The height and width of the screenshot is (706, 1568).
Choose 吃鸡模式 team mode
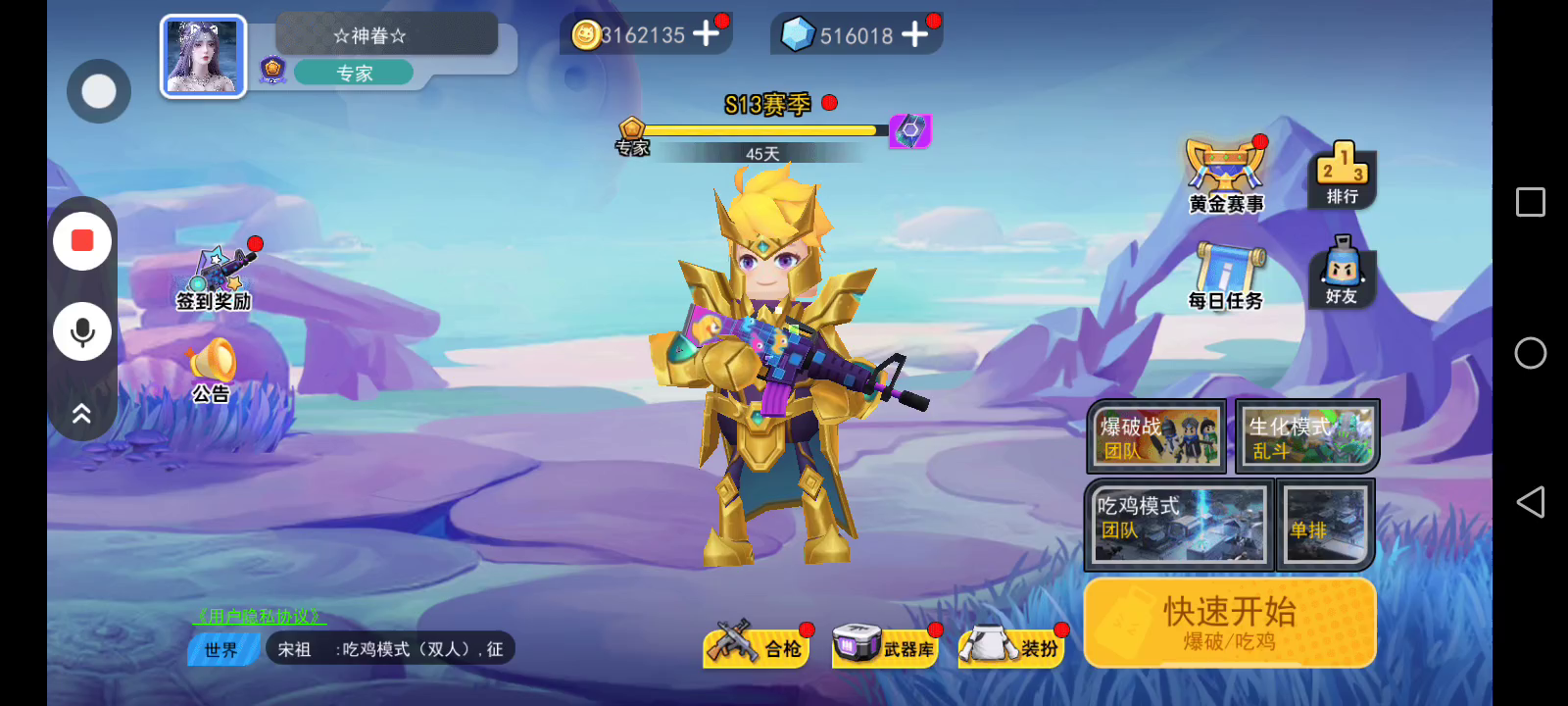(1179, 525)
